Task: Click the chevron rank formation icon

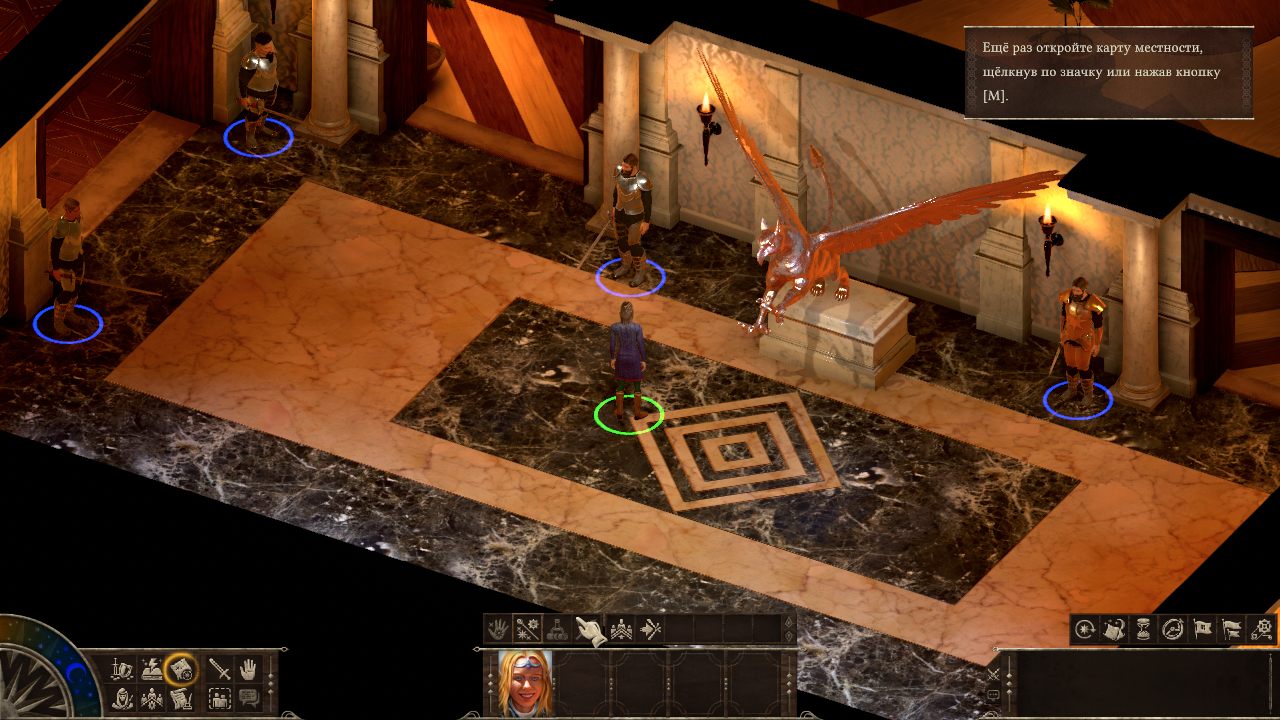Action: 621,629
